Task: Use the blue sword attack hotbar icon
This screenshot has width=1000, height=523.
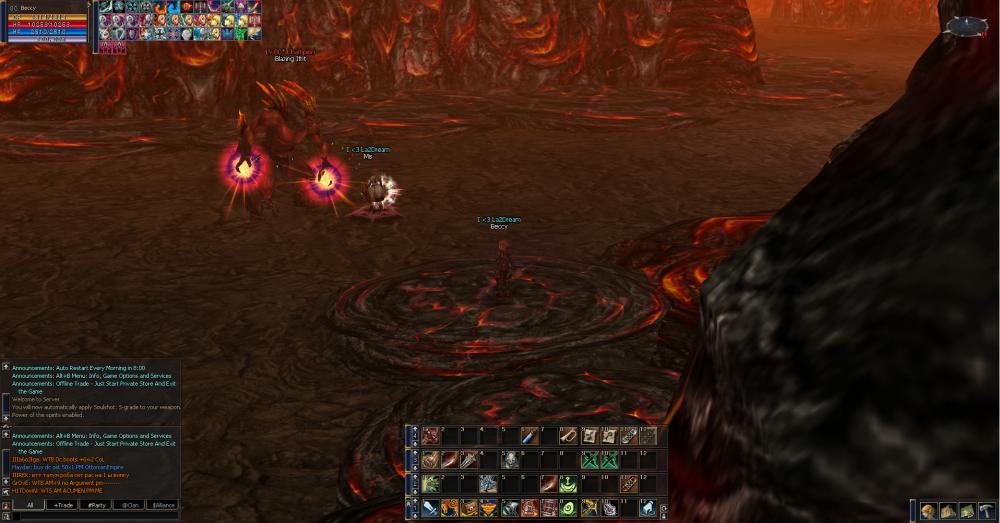Action: tap(430, 508)
